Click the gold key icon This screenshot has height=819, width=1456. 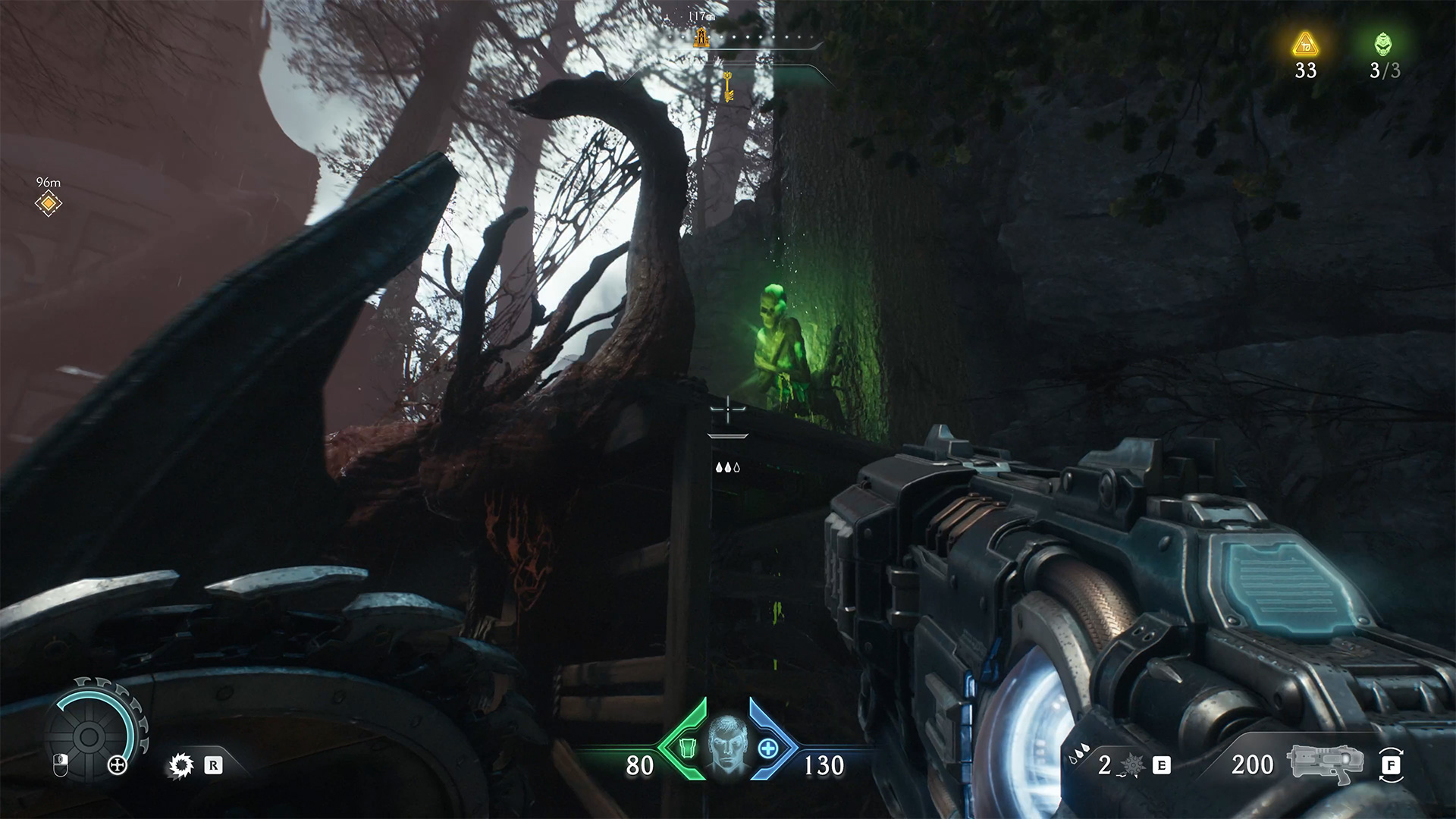tap(728, 86)
